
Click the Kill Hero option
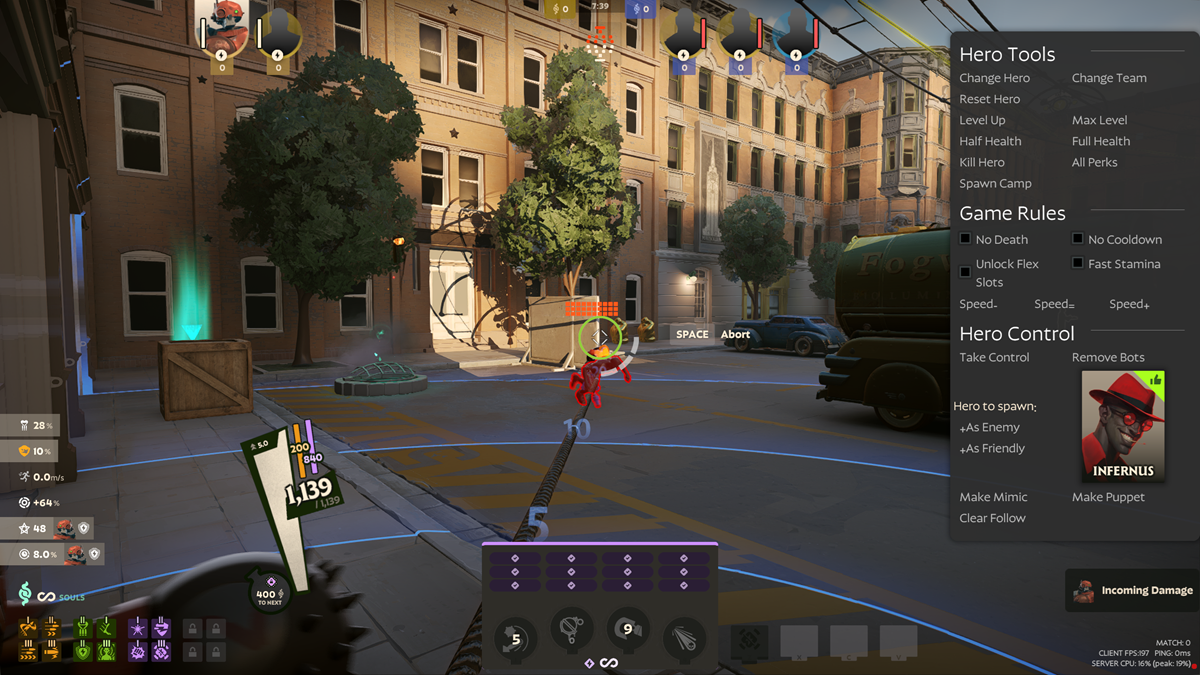(x=981, y=162)
